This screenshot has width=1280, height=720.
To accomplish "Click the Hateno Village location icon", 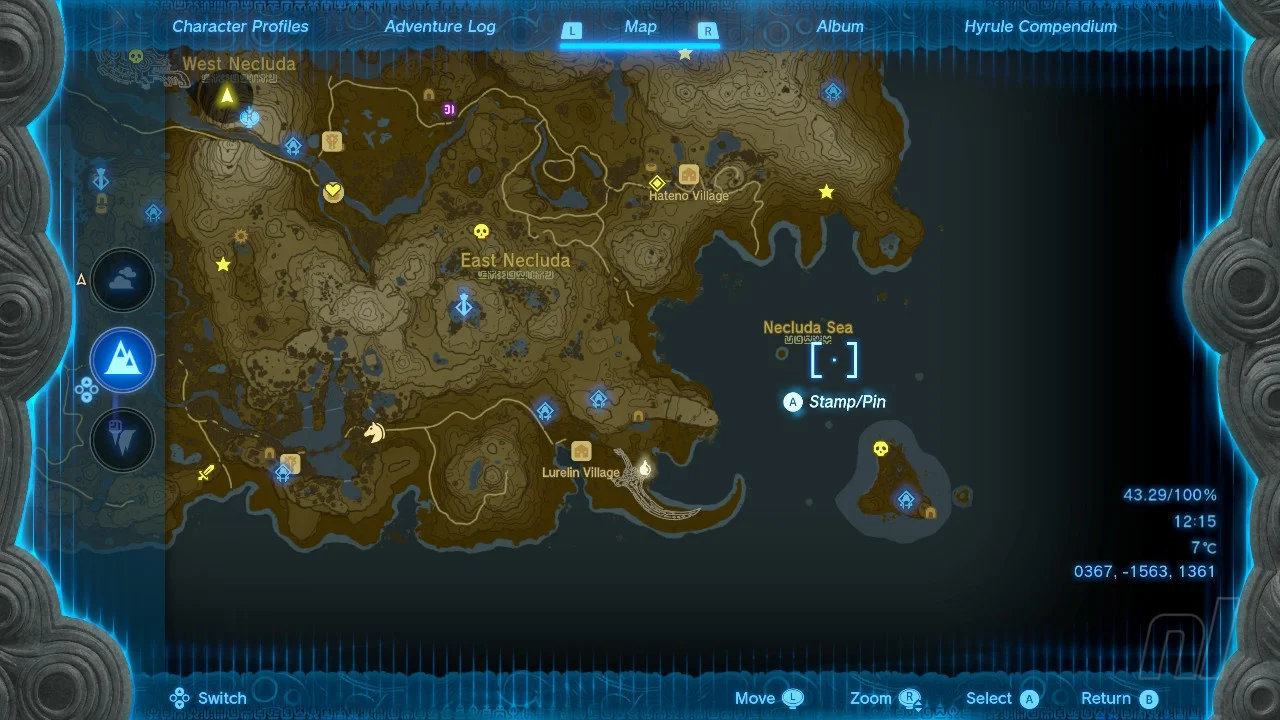I will click(x=688, y=173).
